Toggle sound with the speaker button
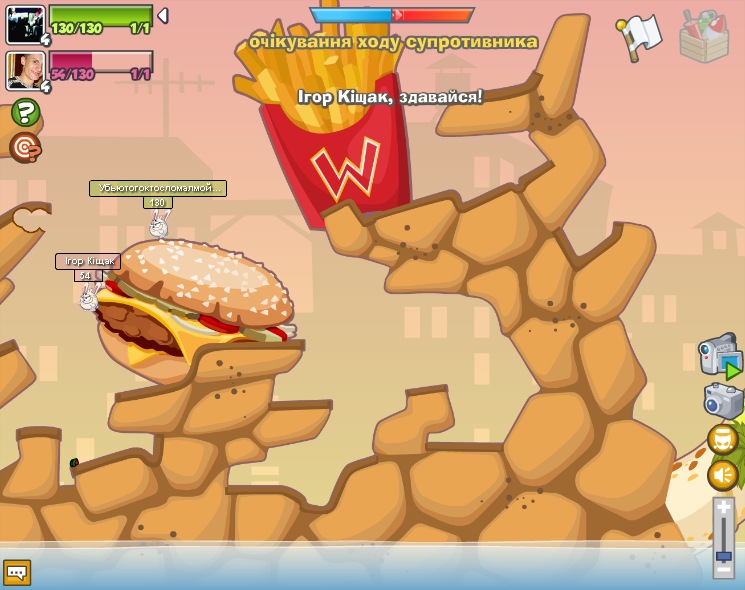 [x=722, y=474]
